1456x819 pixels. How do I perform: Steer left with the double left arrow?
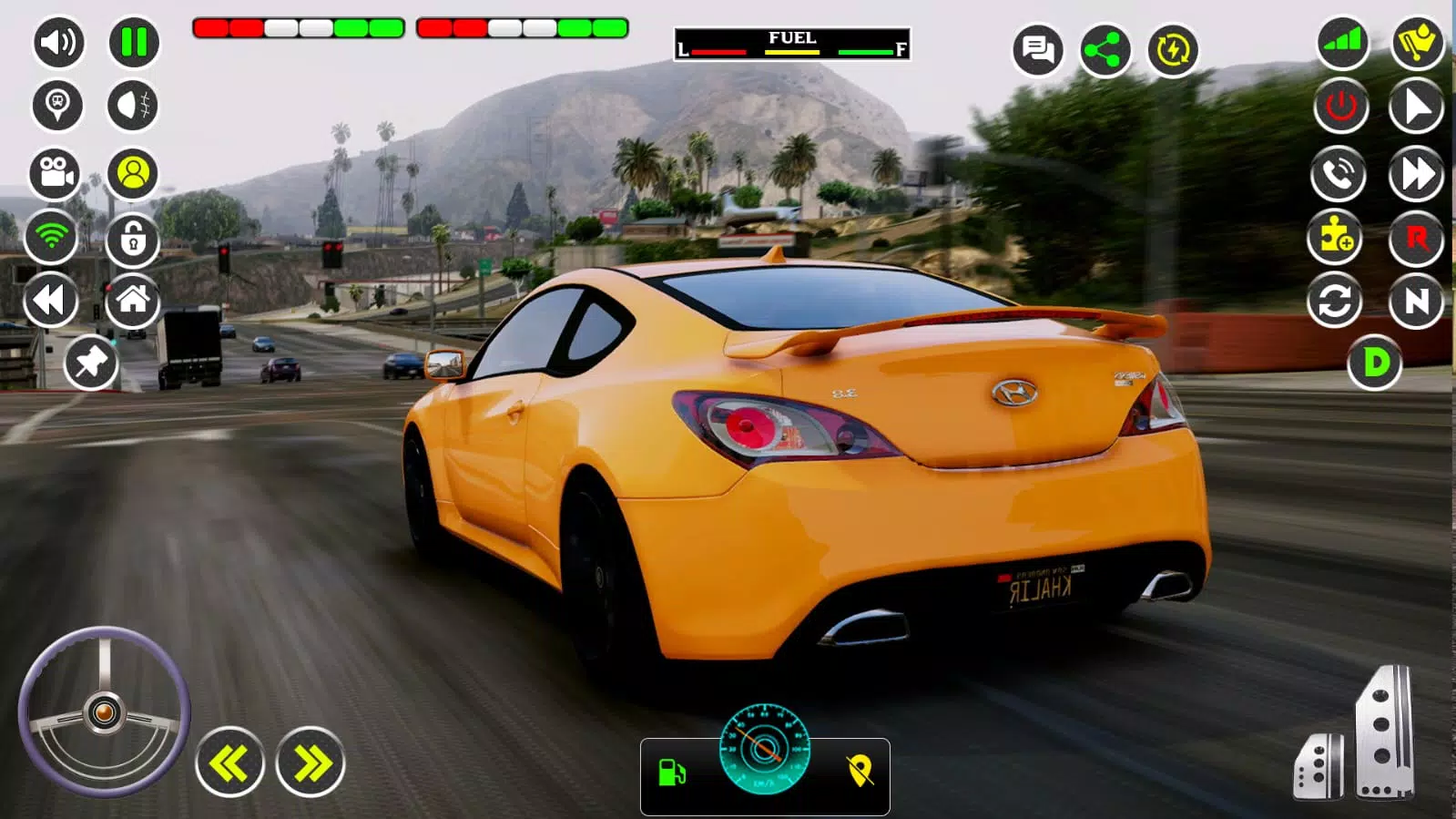click(229, 763)
